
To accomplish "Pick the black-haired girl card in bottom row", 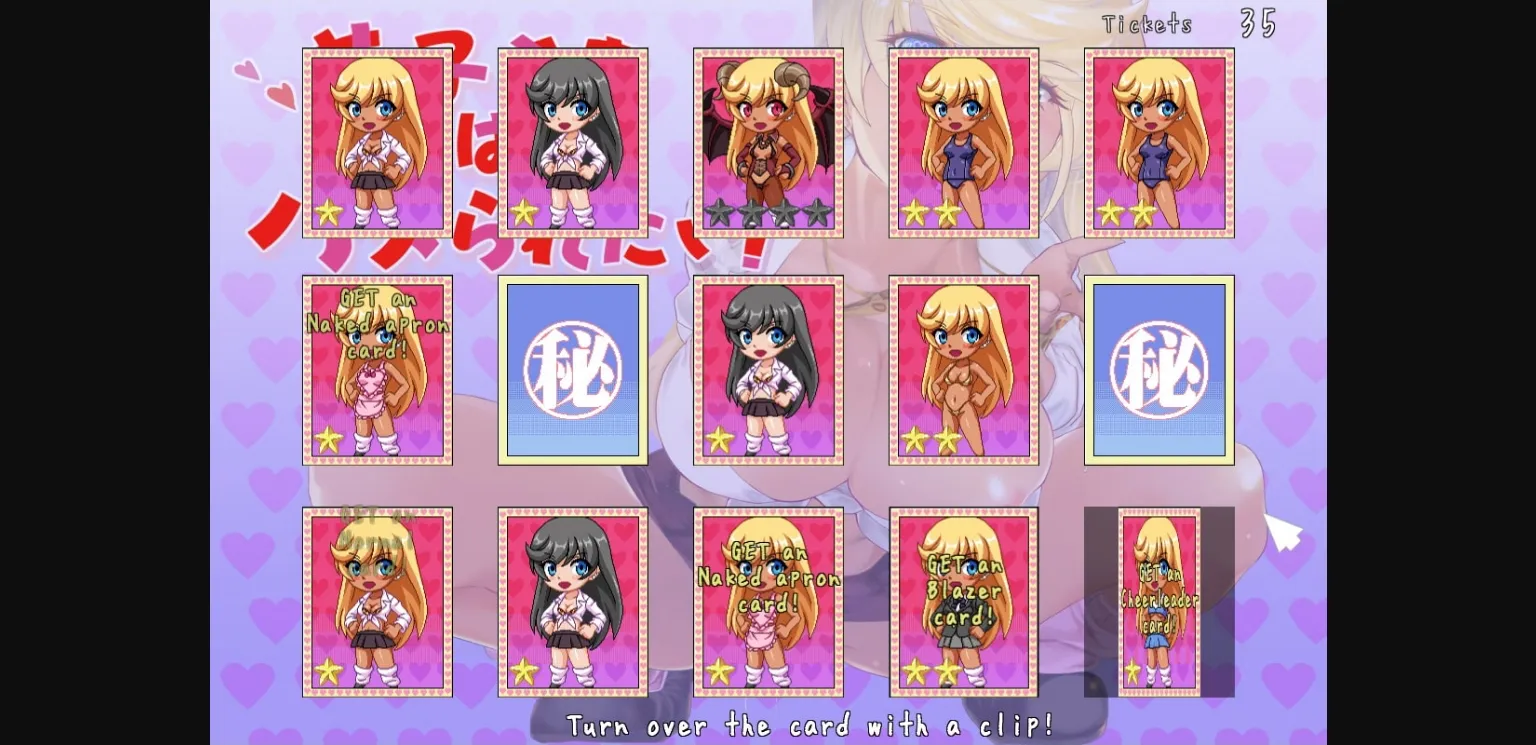I will 572,600.
